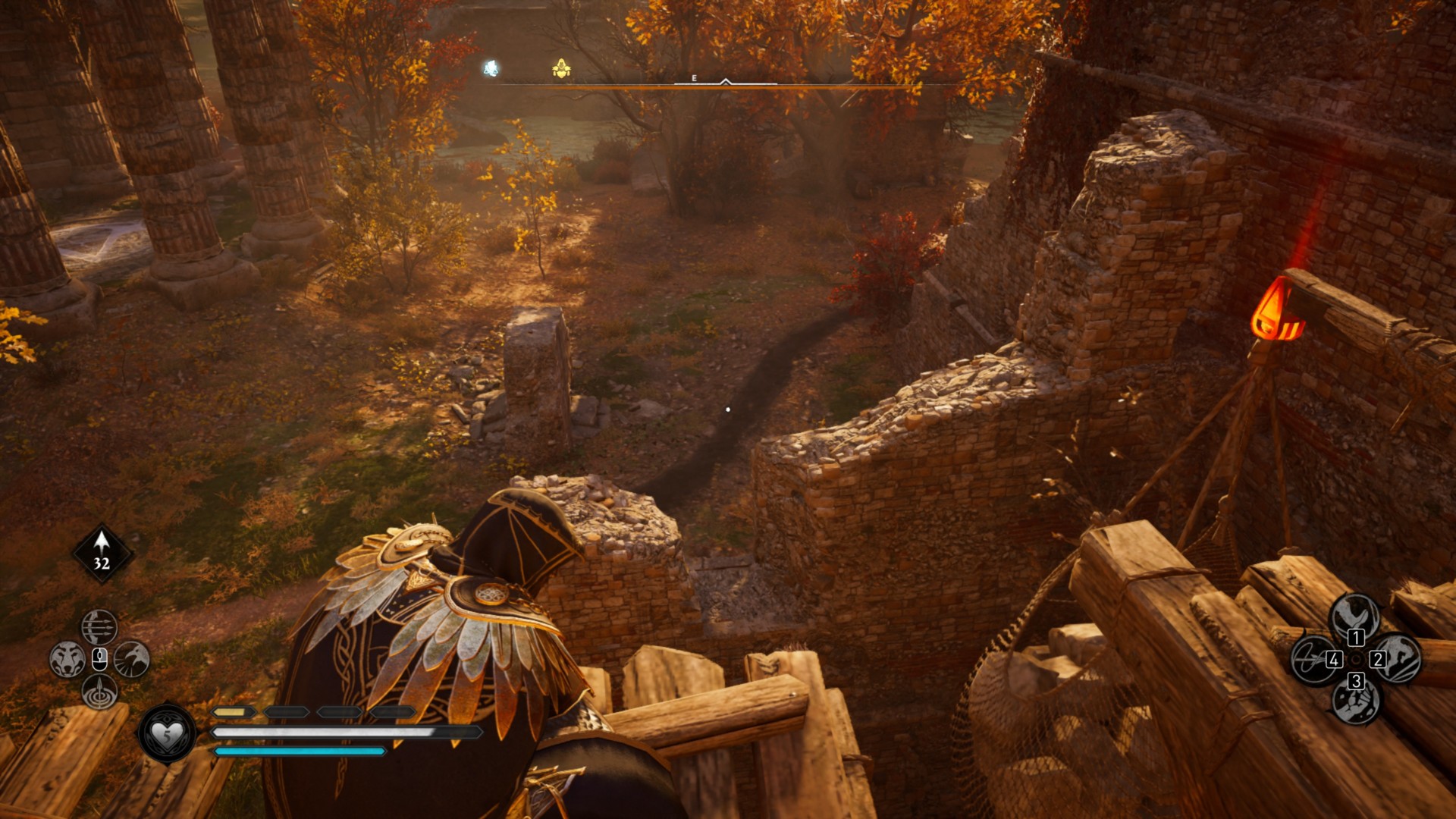Select the arrow quiver icon

102,553
